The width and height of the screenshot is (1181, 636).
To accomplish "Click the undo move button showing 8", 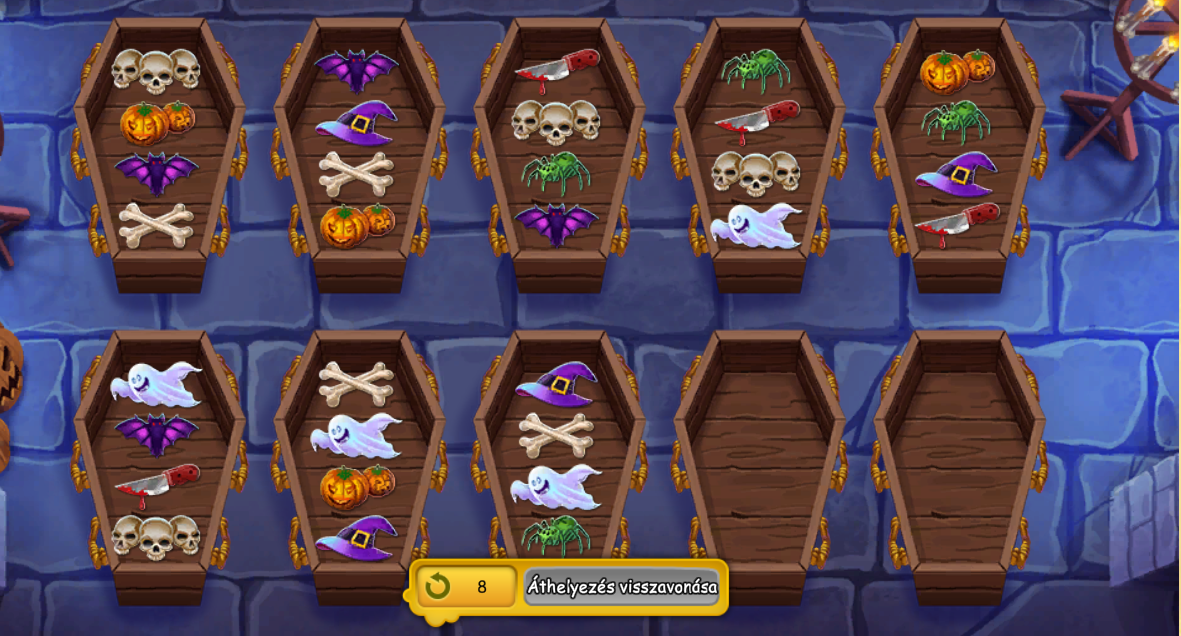I will 467,587.
